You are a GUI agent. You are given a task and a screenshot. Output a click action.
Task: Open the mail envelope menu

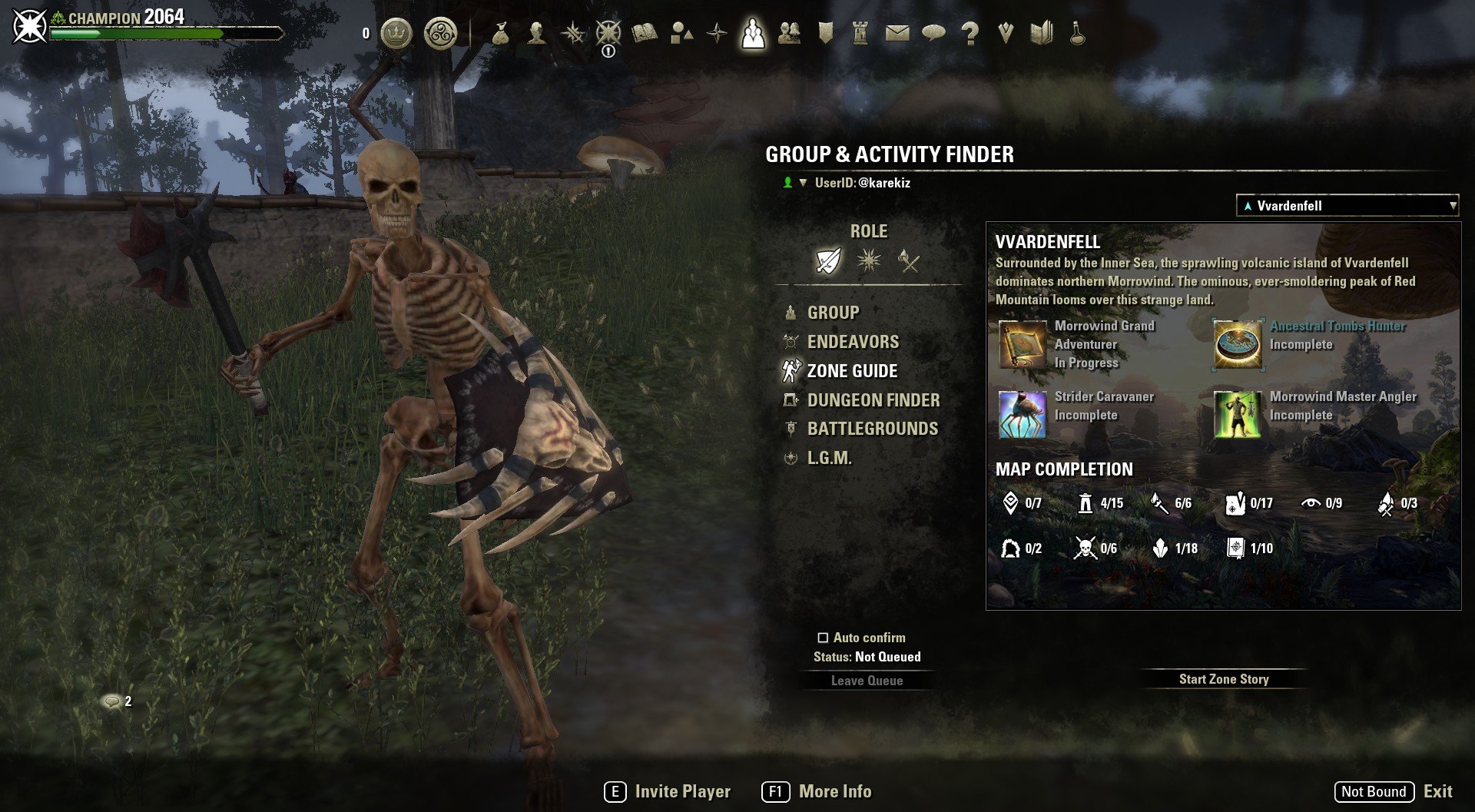click(897, 33)
